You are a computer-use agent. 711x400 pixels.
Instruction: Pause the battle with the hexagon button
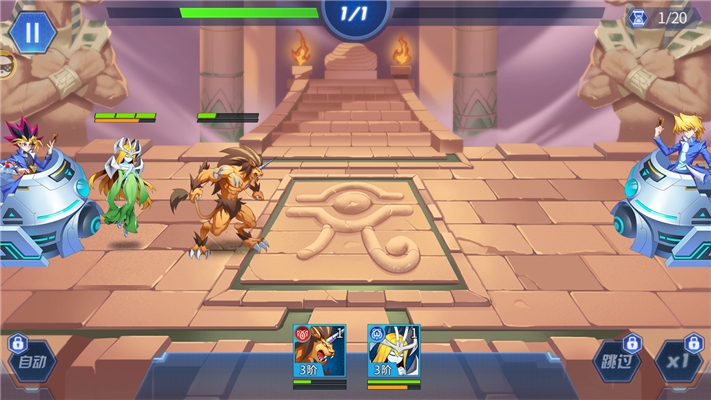pyautogui.click(x=32, y=33)
